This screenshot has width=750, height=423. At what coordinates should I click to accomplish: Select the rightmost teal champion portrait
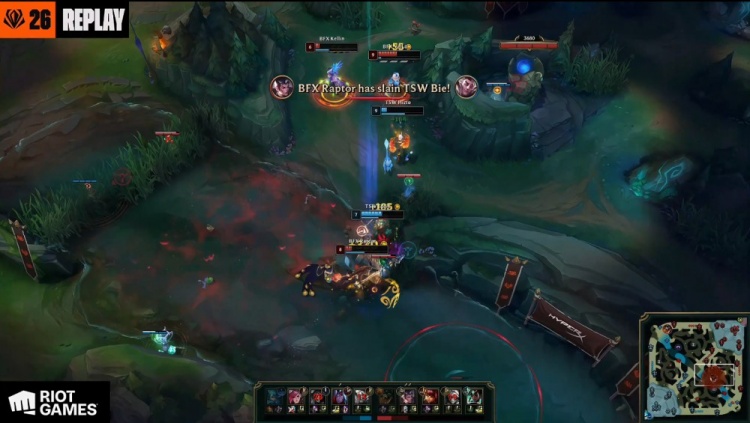point(473,398)
